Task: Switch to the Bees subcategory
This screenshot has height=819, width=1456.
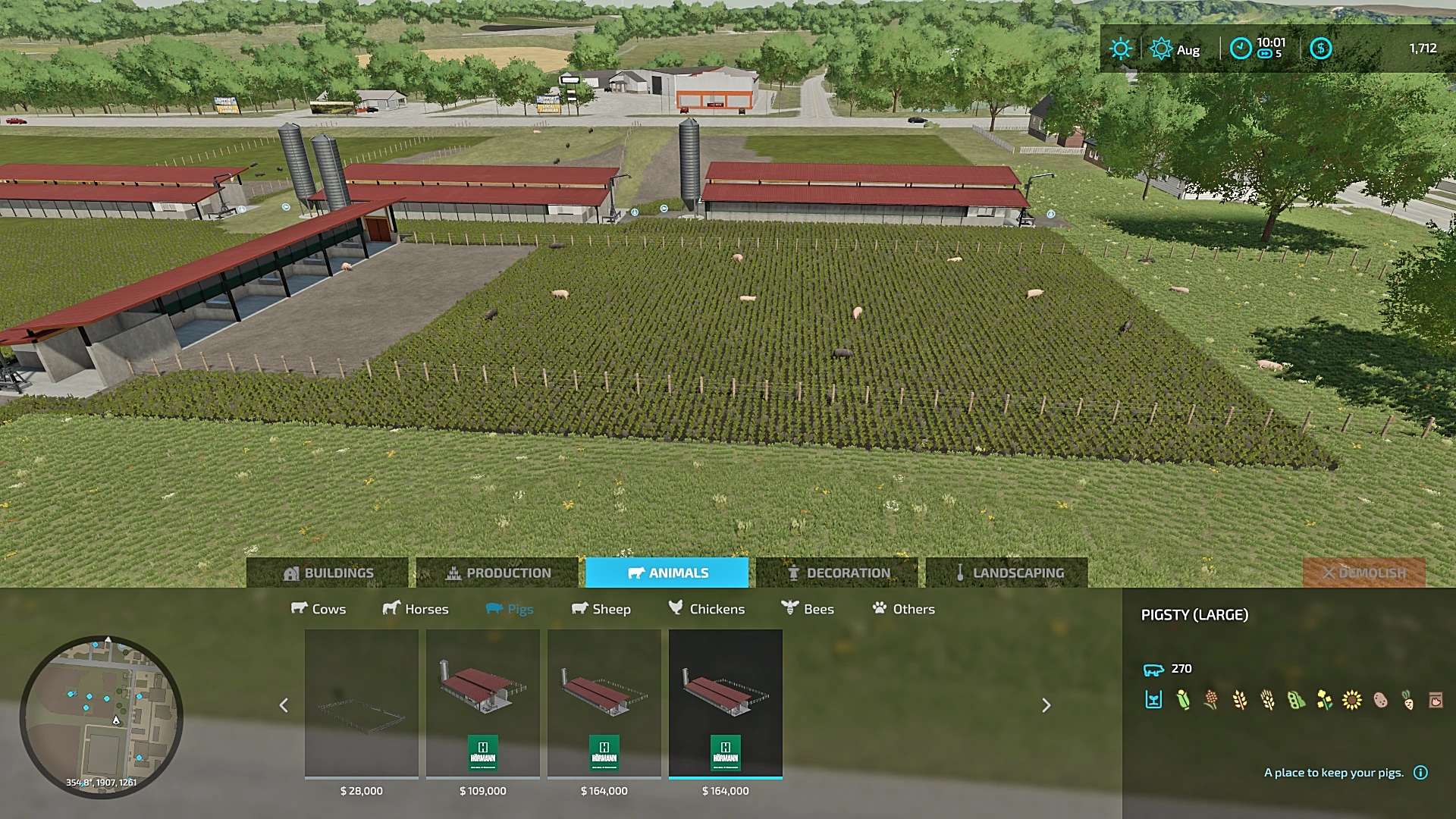Action: pos(808,609)
